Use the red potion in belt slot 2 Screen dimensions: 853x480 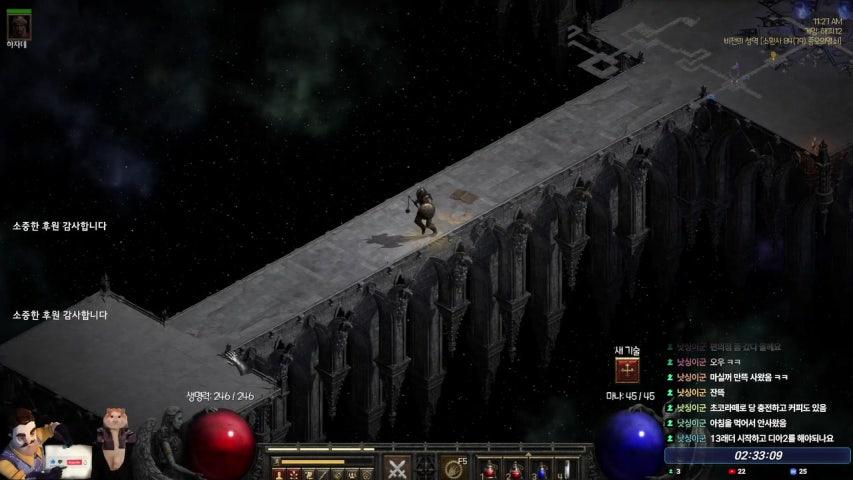tap(515, 469)
